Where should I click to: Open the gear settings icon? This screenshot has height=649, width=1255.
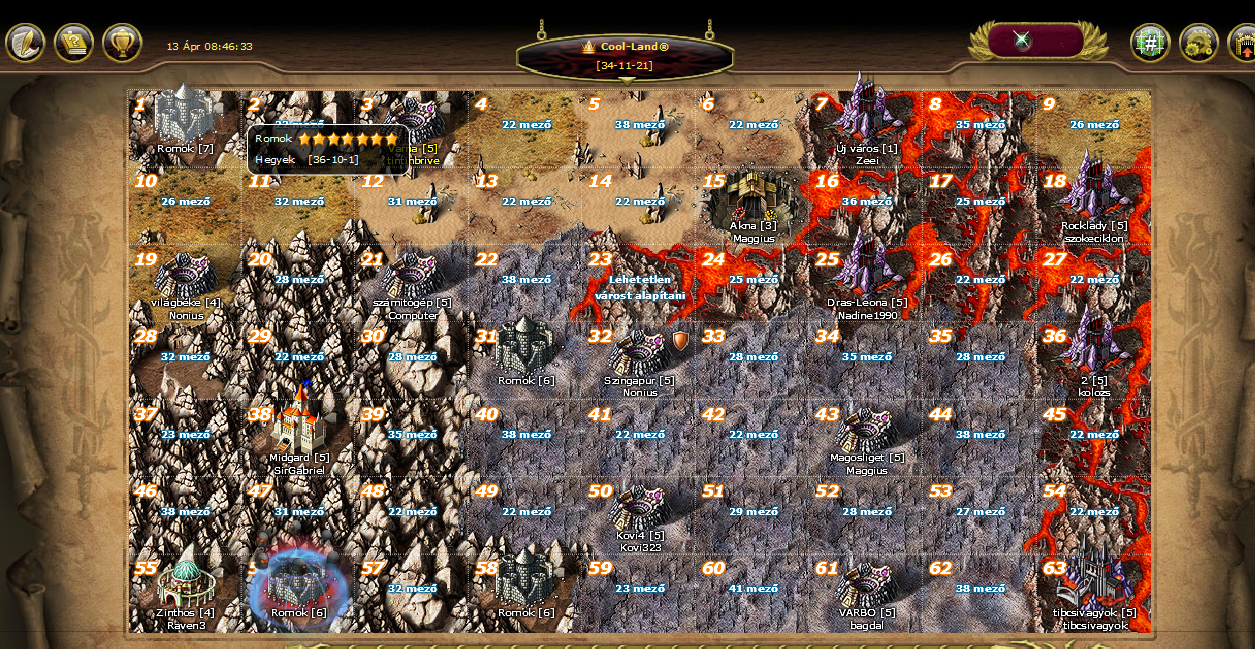[1198, 43]
